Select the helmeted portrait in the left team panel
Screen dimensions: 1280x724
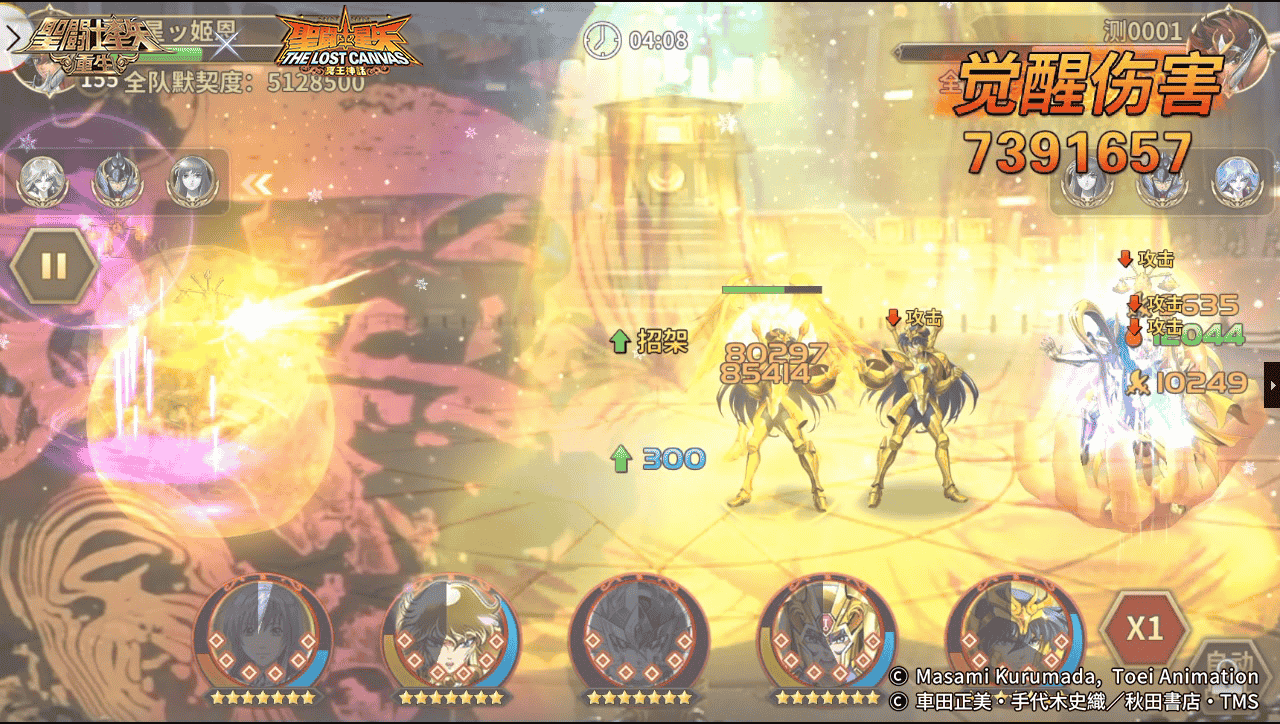click(118, 181)
